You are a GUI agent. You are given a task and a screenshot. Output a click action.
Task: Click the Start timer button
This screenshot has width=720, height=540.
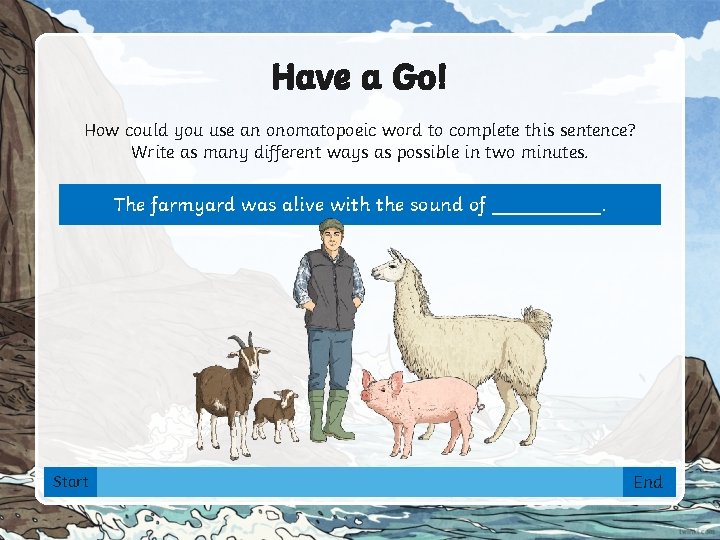71,482
